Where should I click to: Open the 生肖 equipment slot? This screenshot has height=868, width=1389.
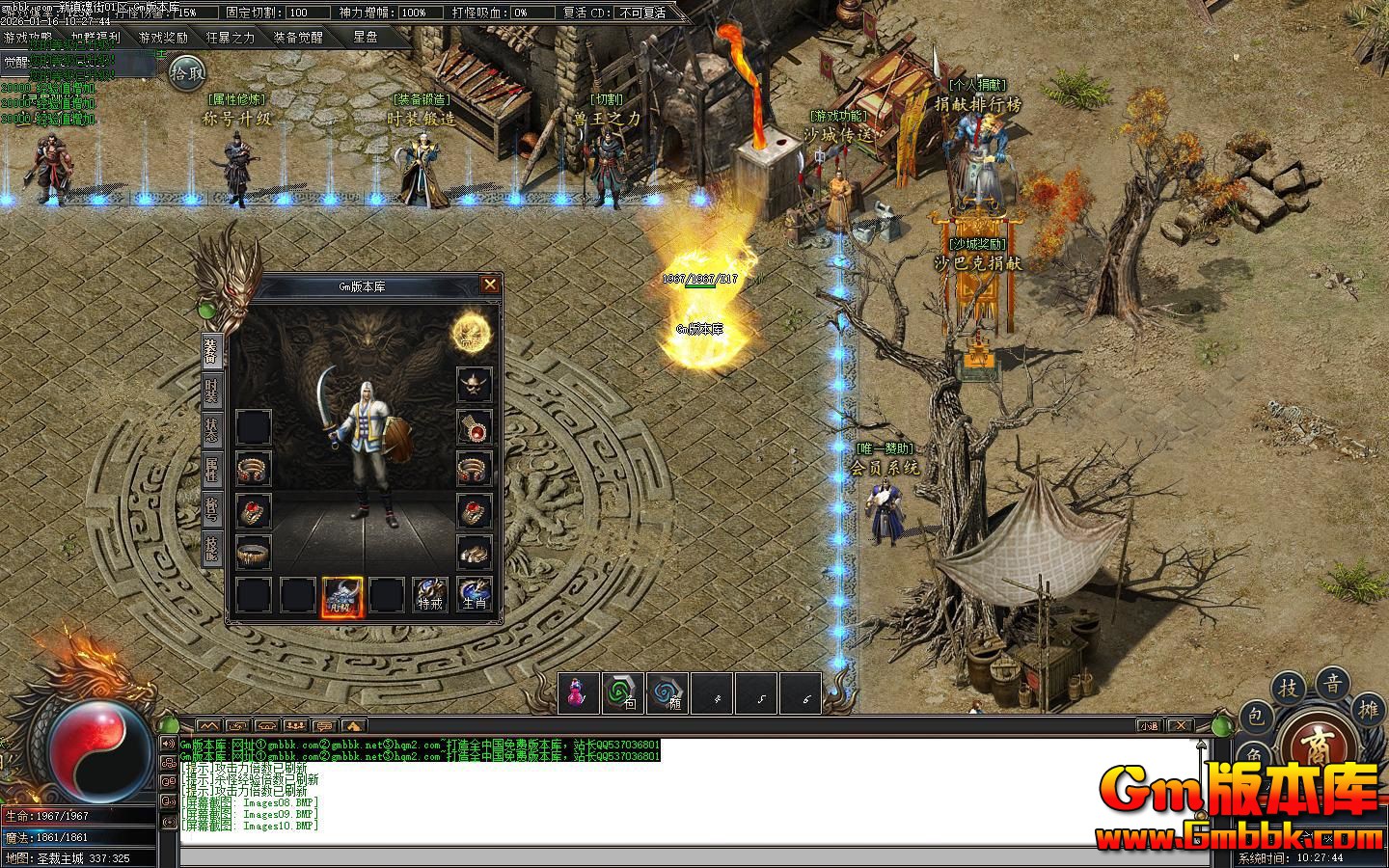pyautogui.click(x=474, y=595)
